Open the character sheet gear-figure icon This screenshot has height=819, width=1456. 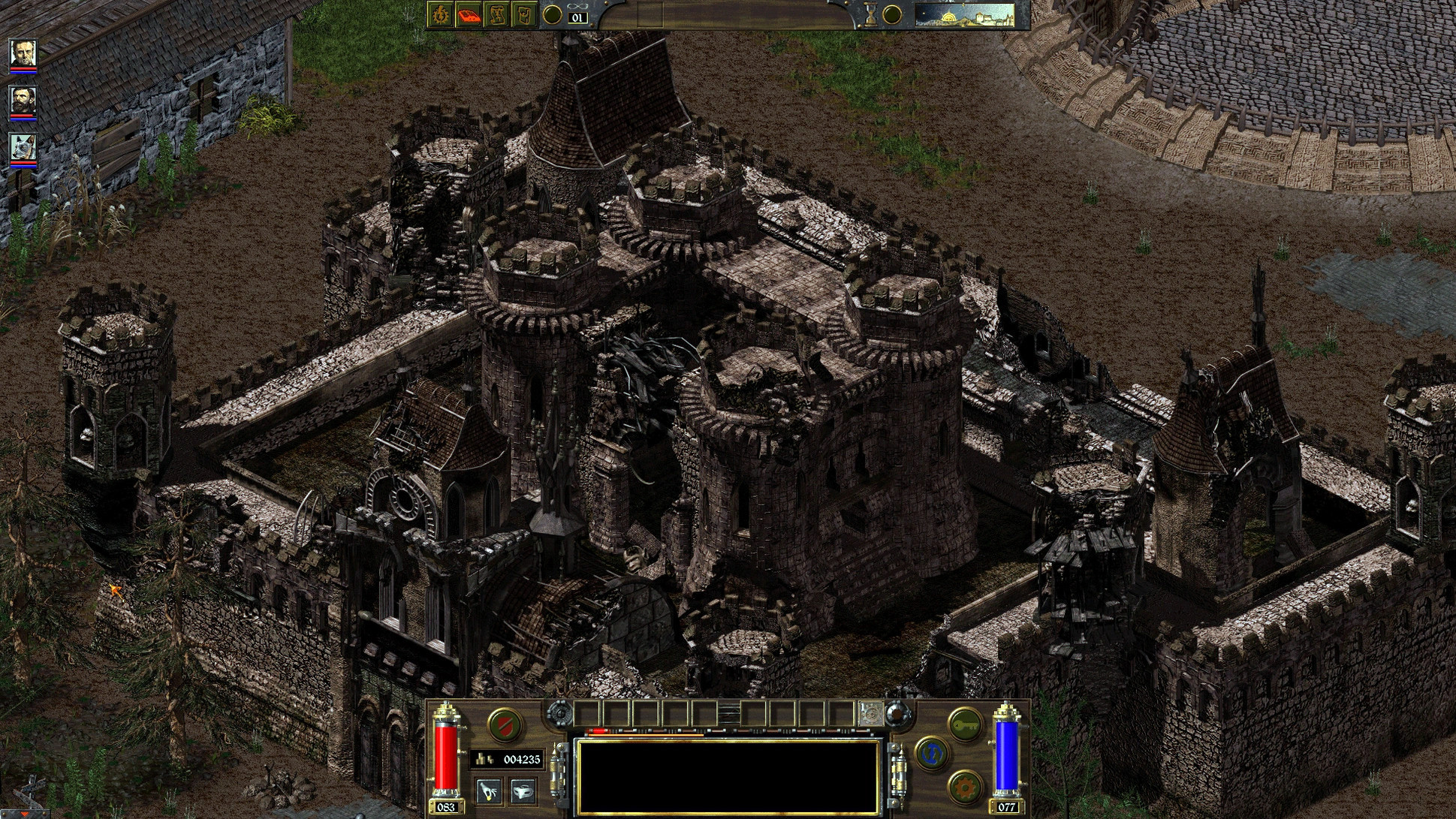point(440,14)
